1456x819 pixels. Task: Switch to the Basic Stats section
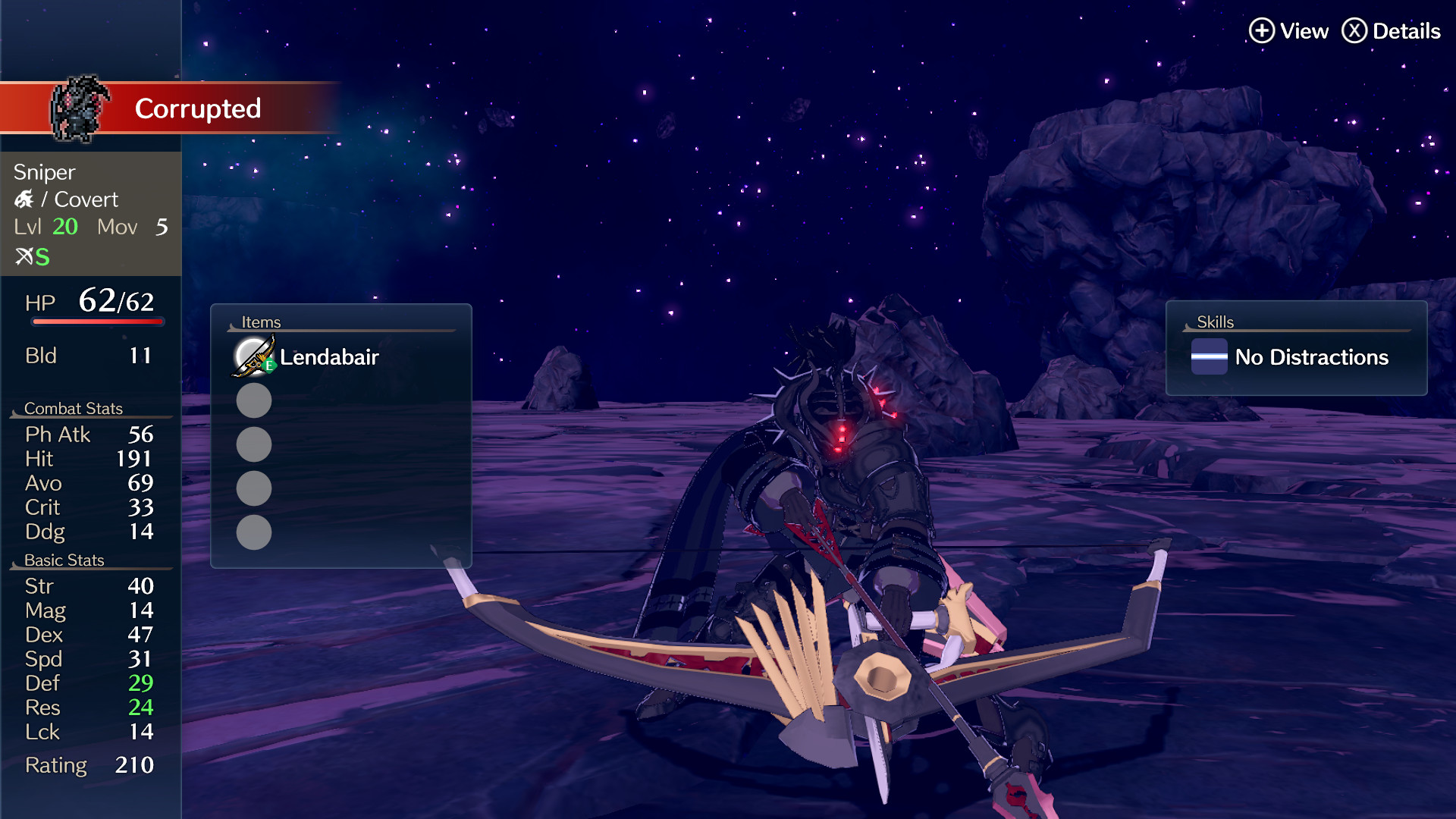[64, 560]
